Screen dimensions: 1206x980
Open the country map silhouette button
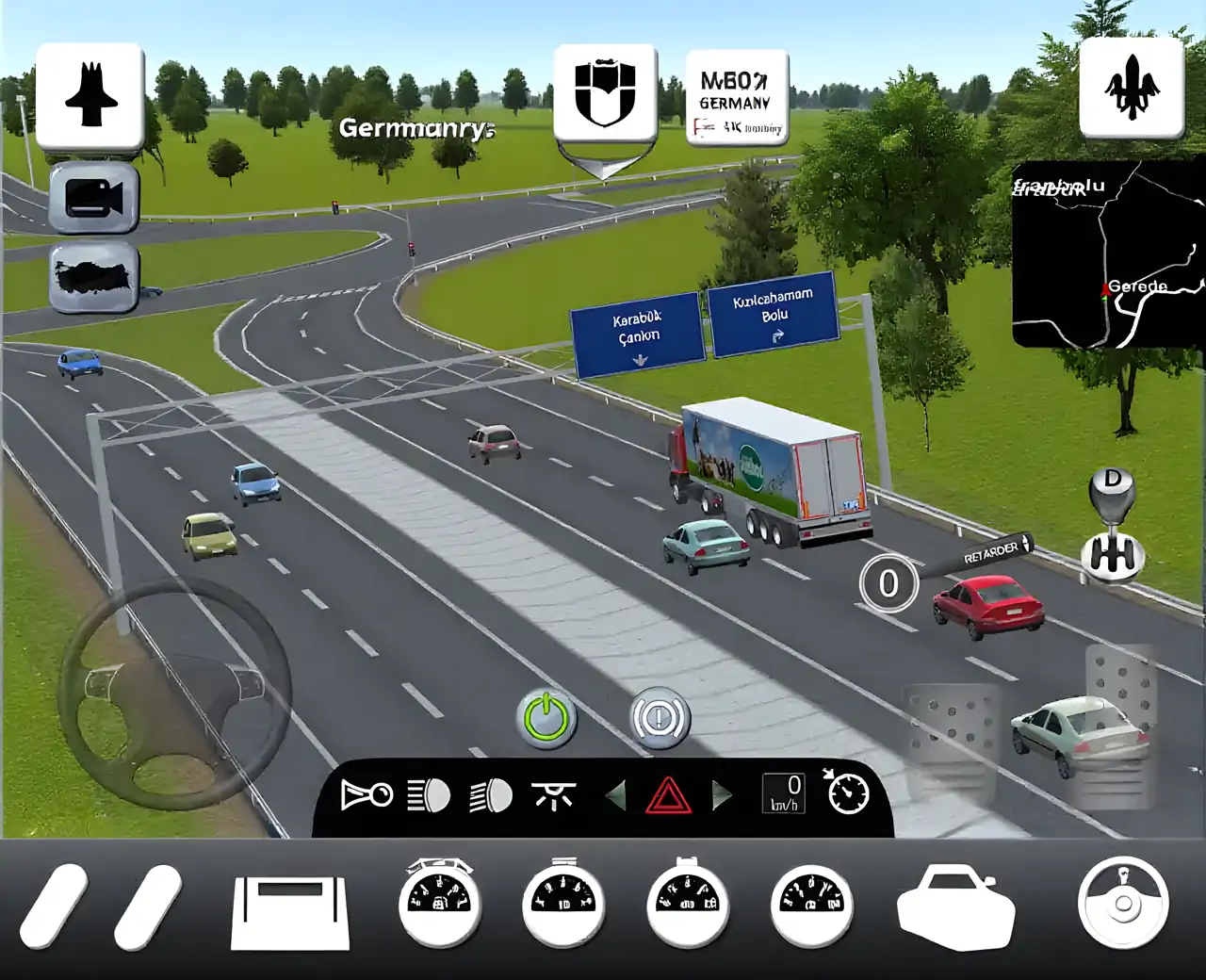(94, 278)
